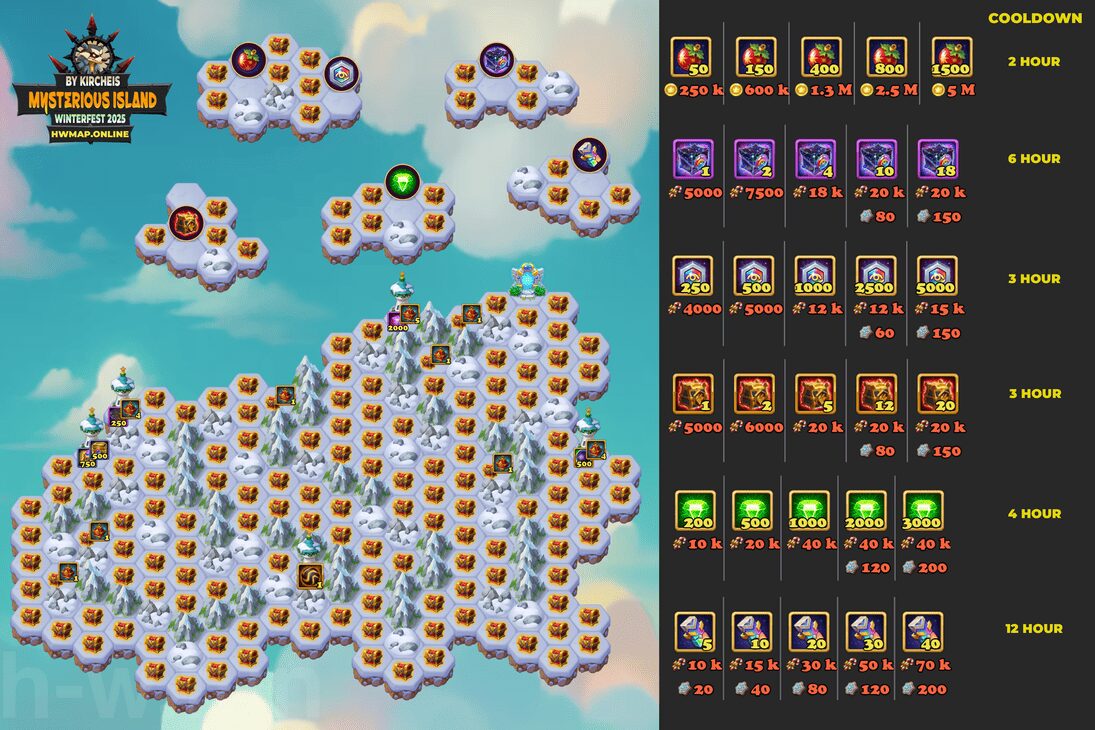Click the purple cube reward labeled 18
The width and height of the screenshot is (1095, 730).
[938, 159]
